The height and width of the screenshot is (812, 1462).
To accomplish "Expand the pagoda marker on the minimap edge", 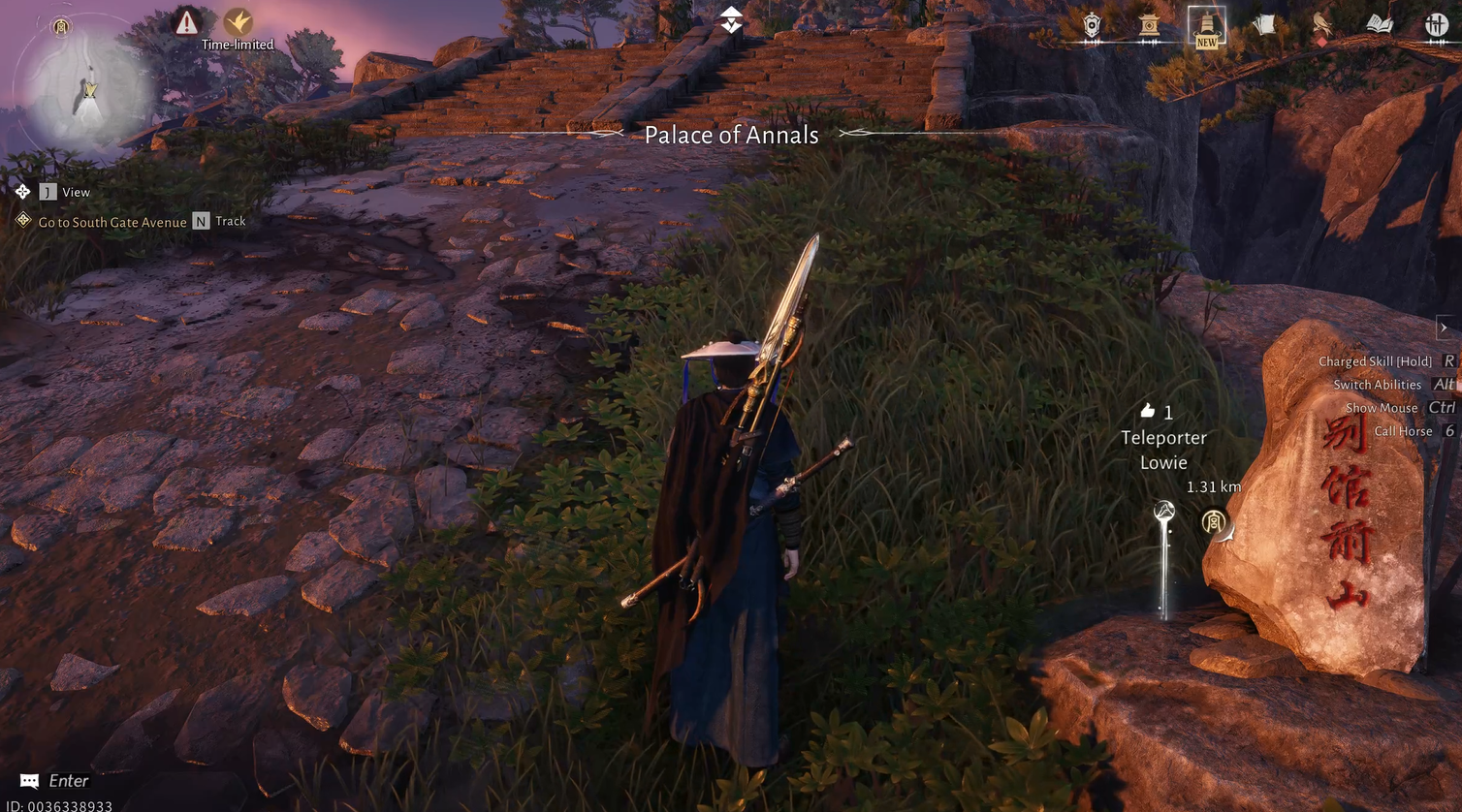I will (60, 27).
